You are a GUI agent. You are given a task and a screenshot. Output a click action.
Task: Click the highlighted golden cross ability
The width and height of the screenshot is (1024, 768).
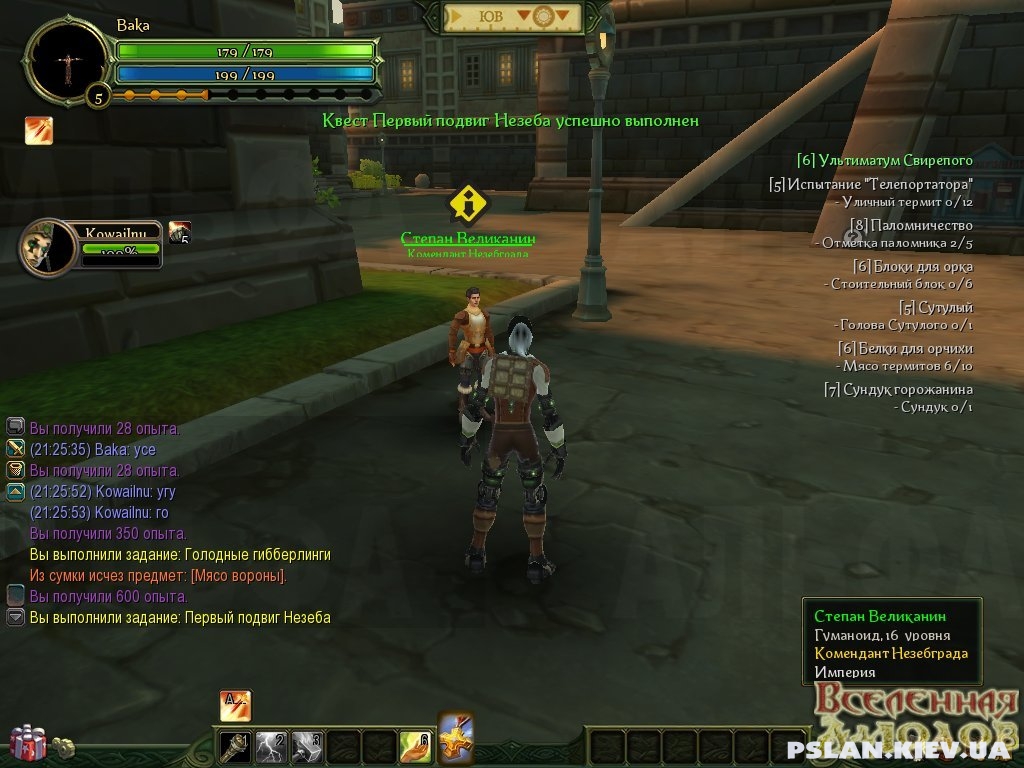tap(455, 739)
